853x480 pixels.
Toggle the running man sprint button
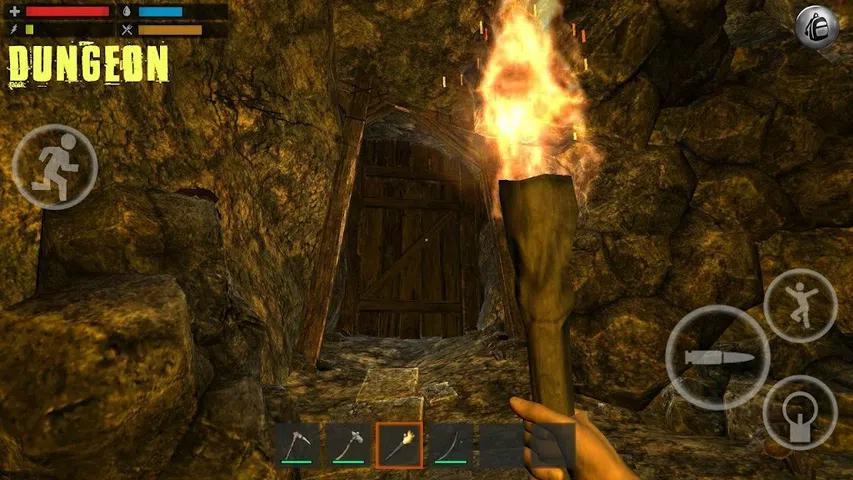coord(55,166)
